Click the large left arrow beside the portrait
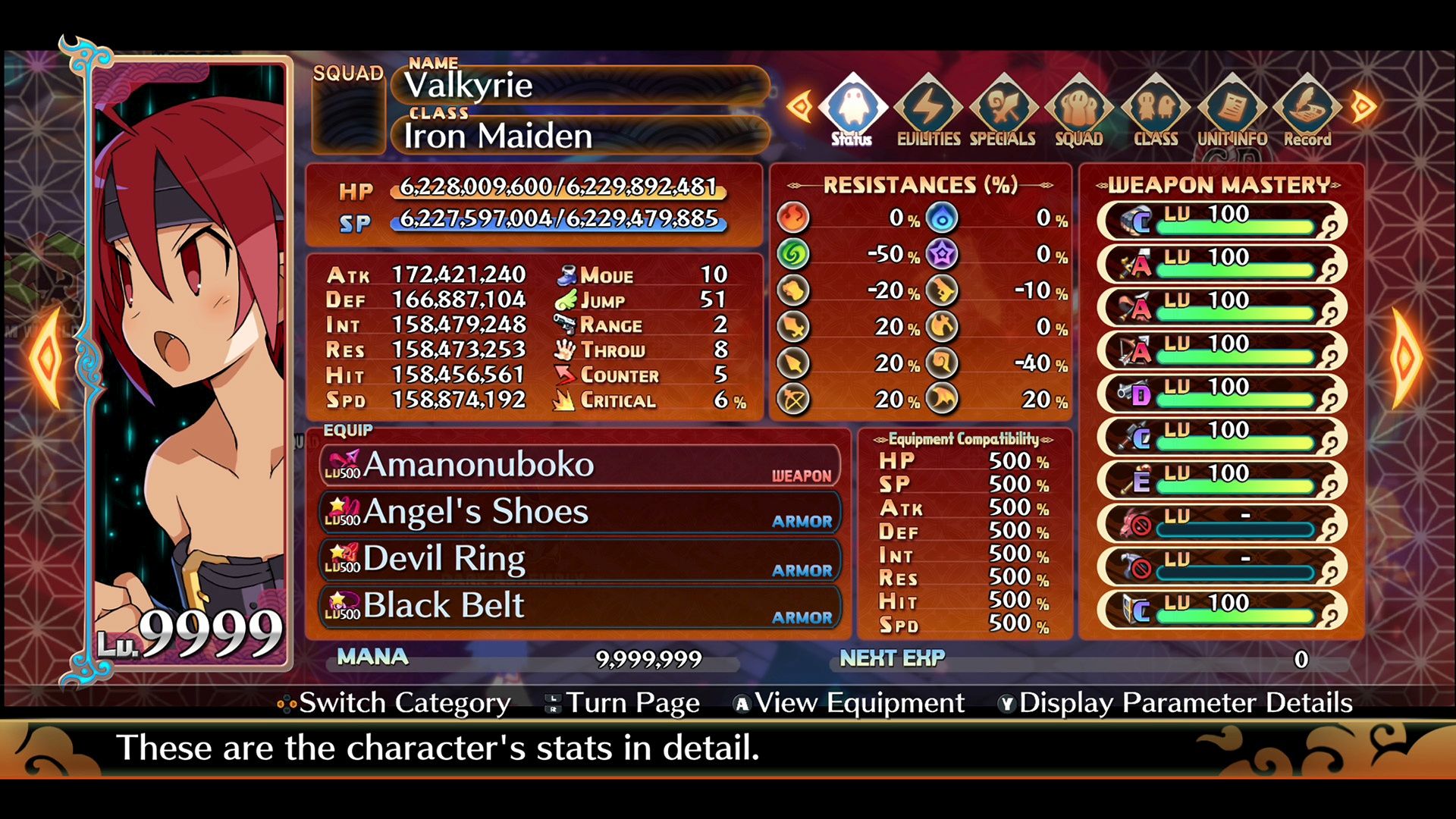Image resolution: width=1456 pixels, height=819 pixels. [47, 356]
